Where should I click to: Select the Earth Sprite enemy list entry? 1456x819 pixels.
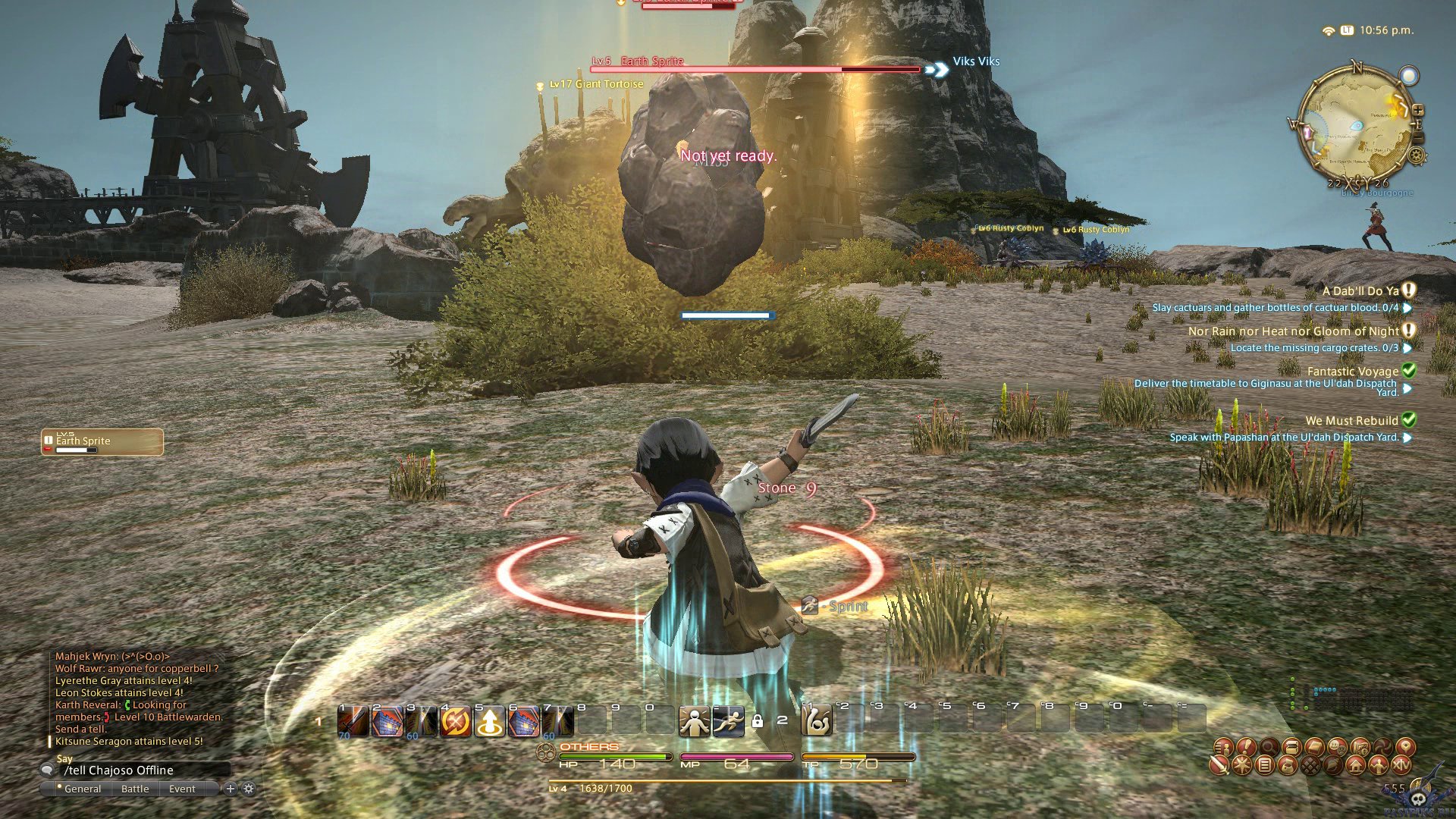click(x=102, y=442)
